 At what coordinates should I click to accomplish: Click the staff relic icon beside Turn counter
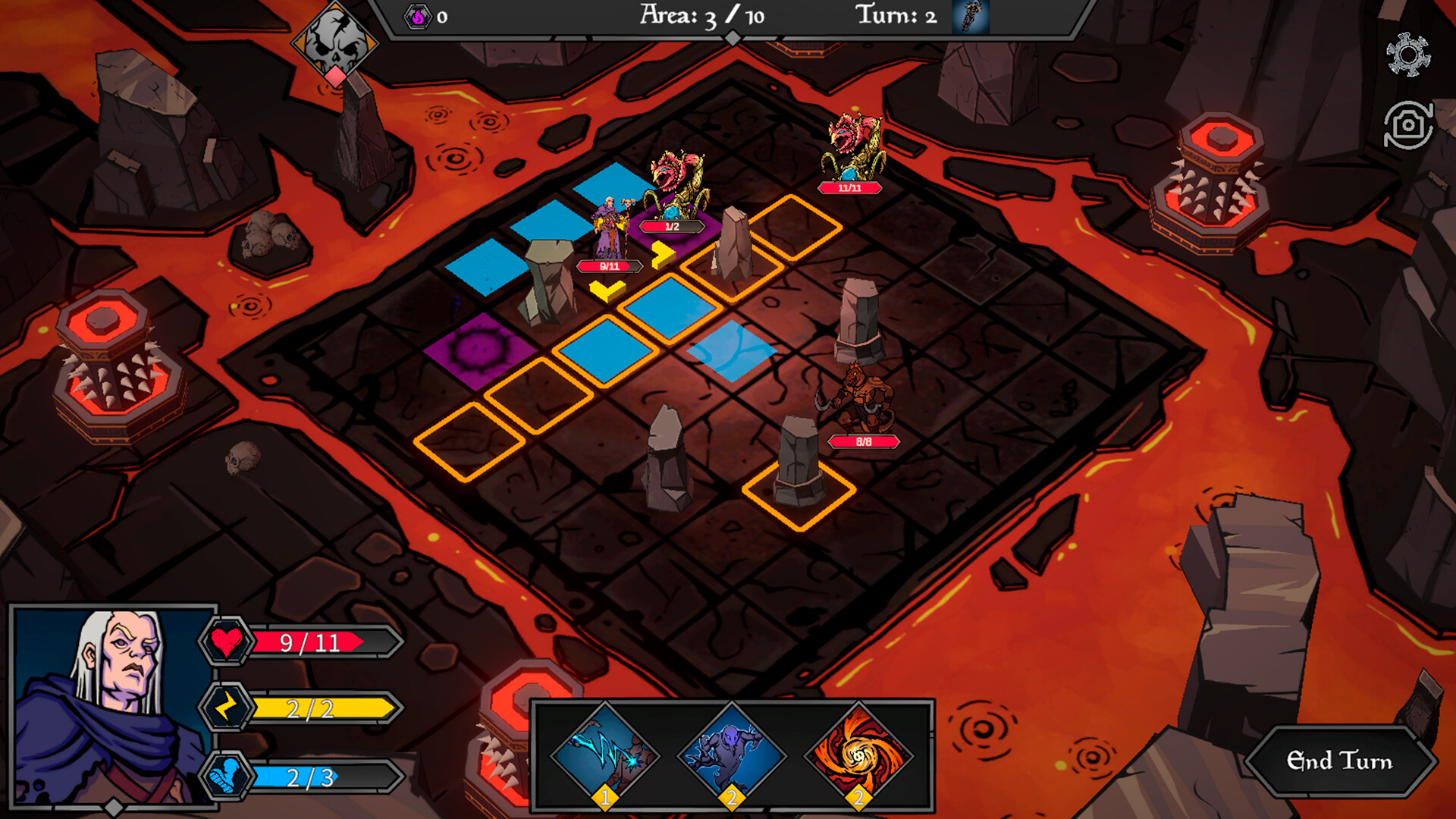(965, 18)
